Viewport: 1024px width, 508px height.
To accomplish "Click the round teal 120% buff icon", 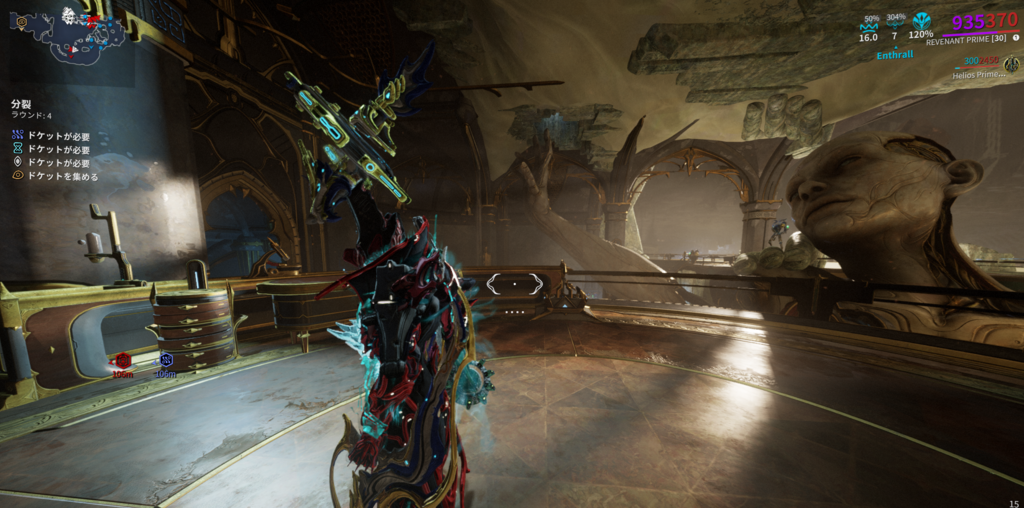I will point(921,22).
